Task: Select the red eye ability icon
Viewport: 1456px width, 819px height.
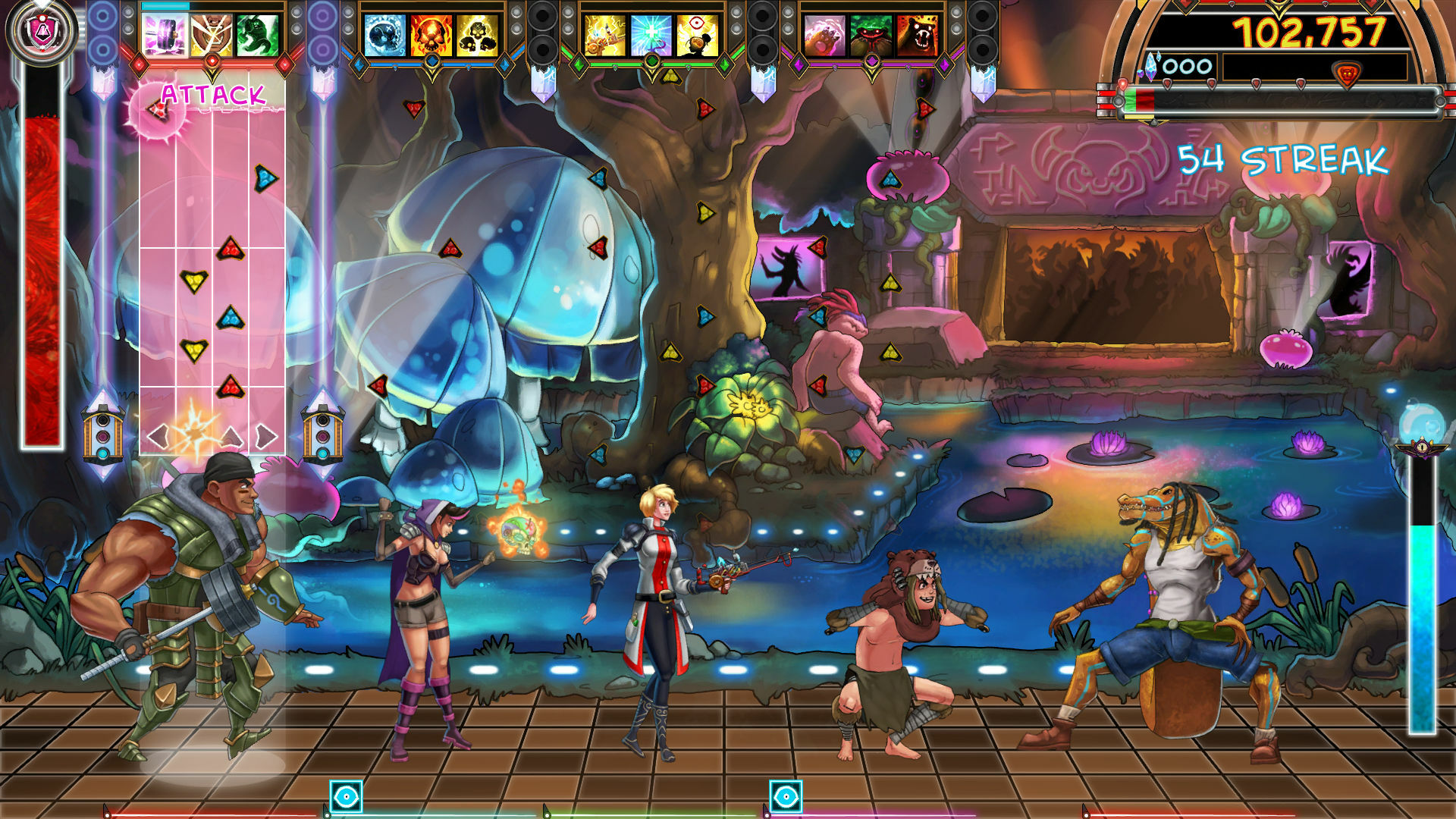Action: tap(698, 34)
